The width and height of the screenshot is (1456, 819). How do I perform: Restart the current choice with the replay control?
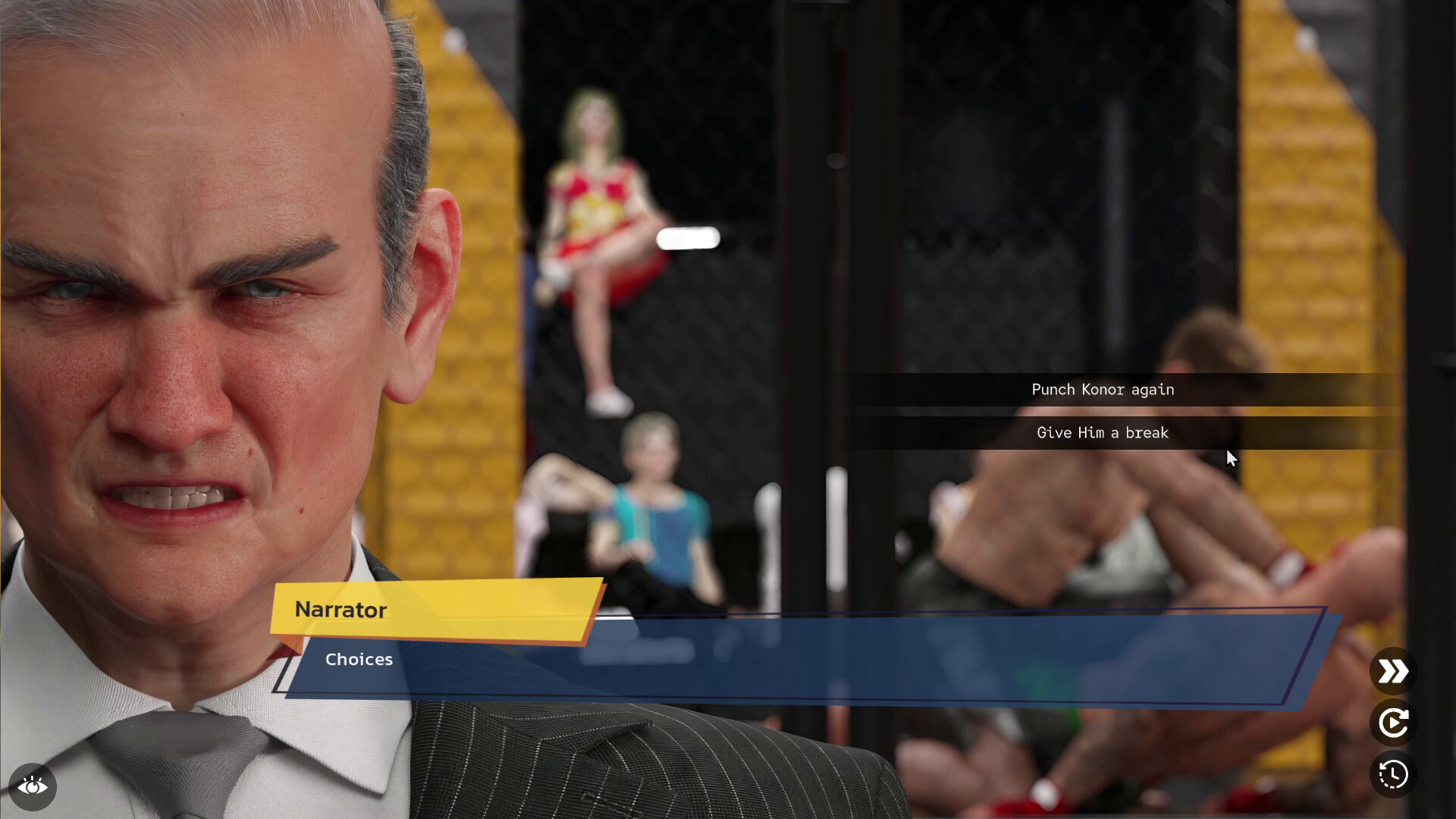pyautogui.click(x=1392, y=723)
